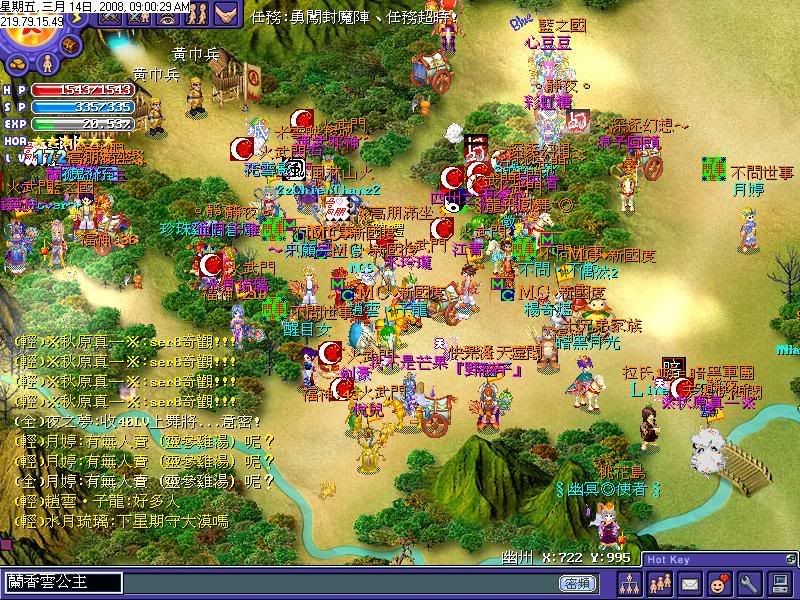Open settings with the wrench icon

pos(747,582)
